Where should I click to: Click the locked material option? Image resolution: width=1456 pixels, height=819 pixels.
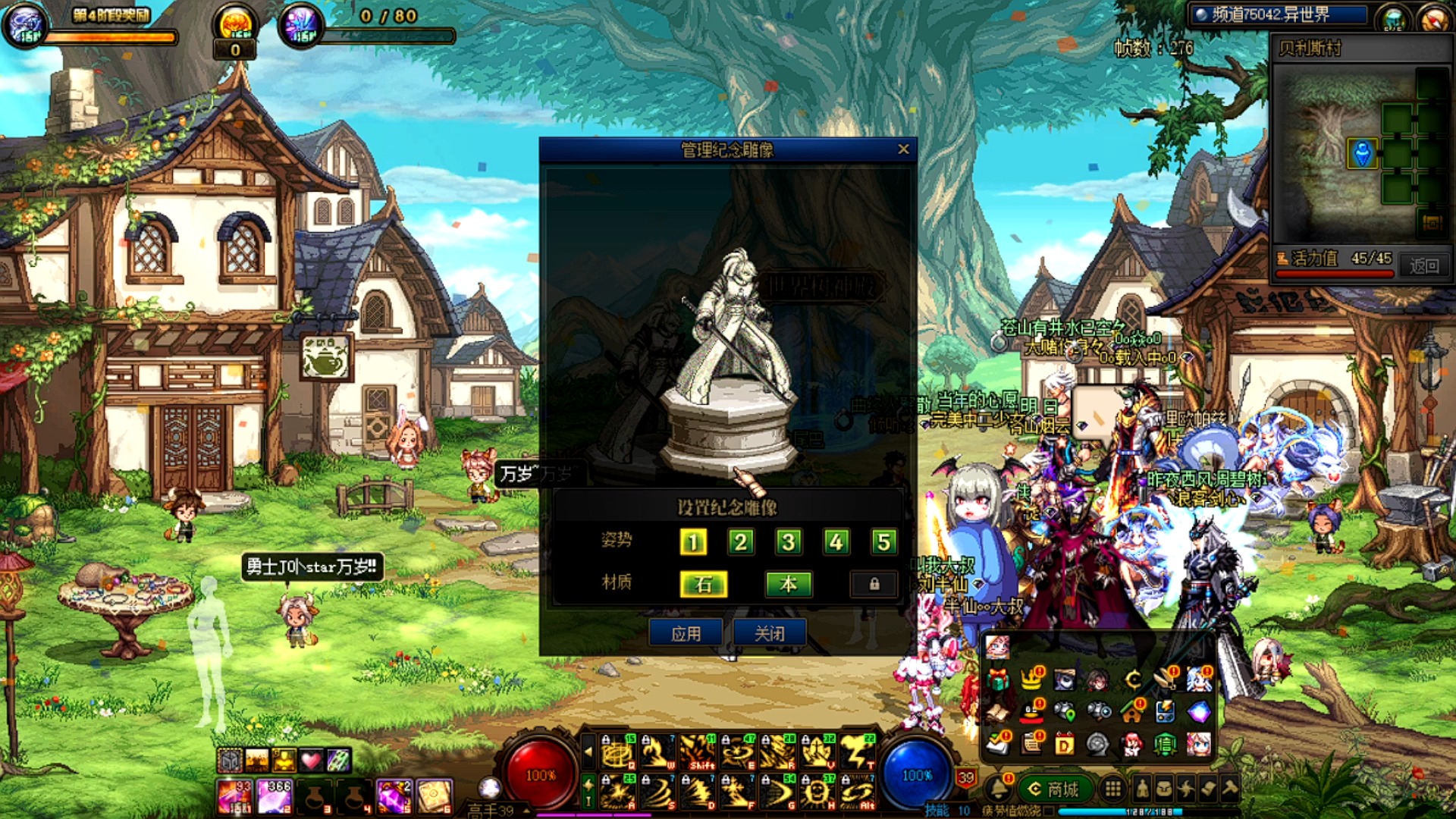[874, 584]
